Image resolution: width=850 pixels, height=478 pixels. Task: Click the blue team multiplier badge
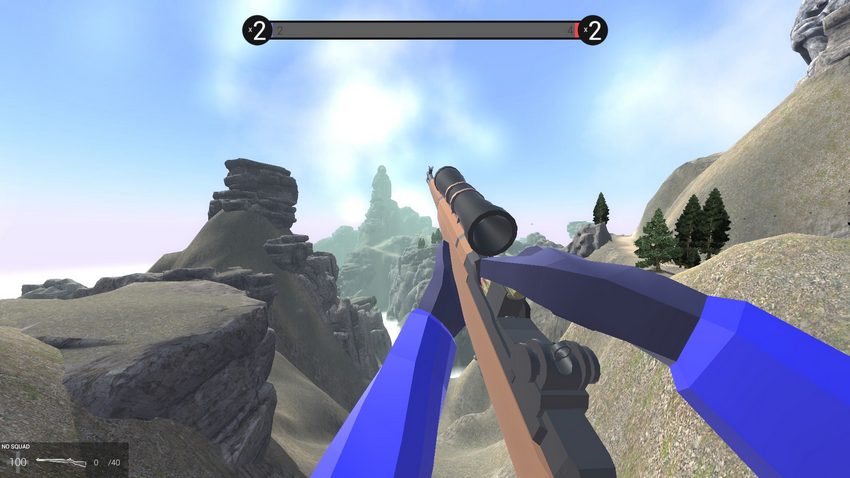click(x=258, y=30)
